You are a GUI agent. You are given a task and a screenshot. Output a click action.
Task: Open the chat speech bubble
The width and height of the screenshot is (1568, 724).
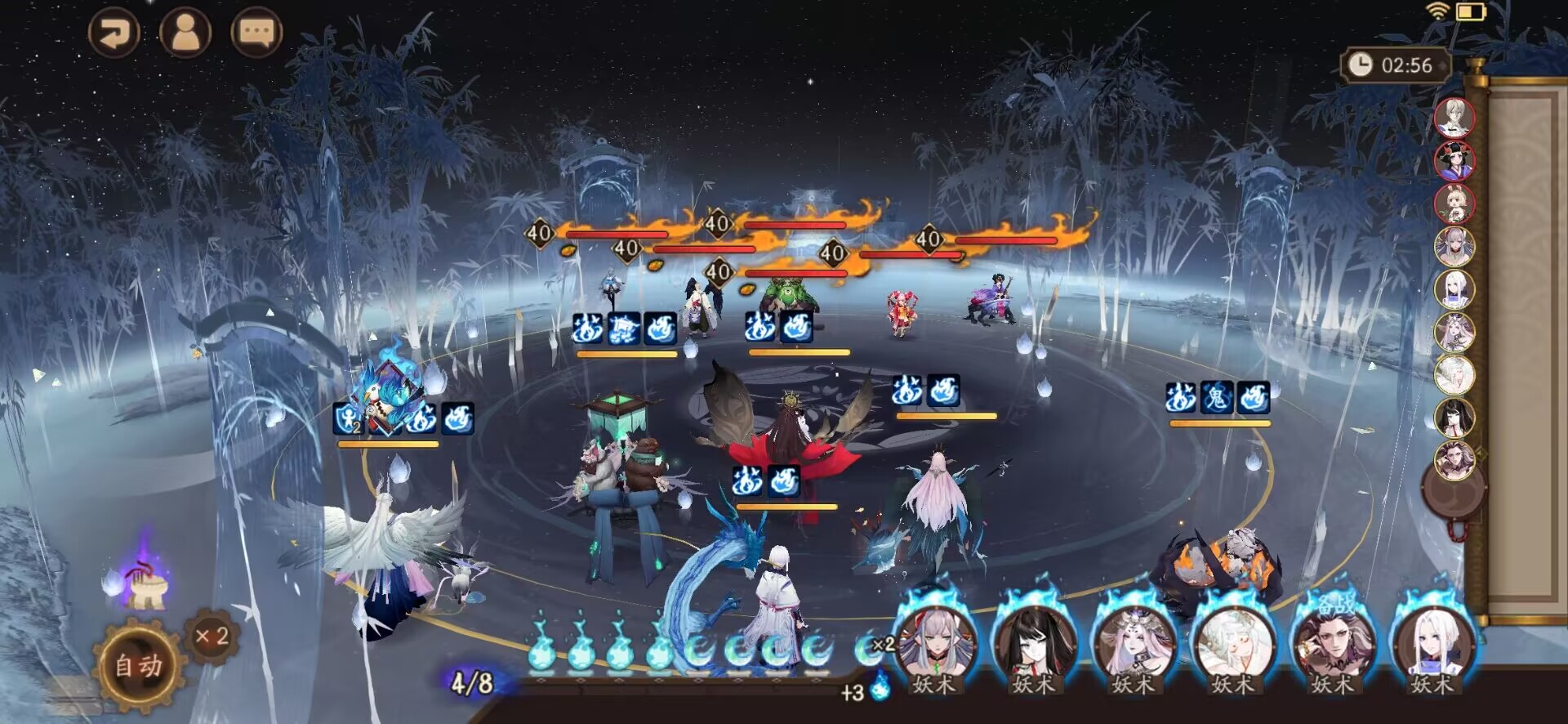pyautogui.click(x=256, y=33)
